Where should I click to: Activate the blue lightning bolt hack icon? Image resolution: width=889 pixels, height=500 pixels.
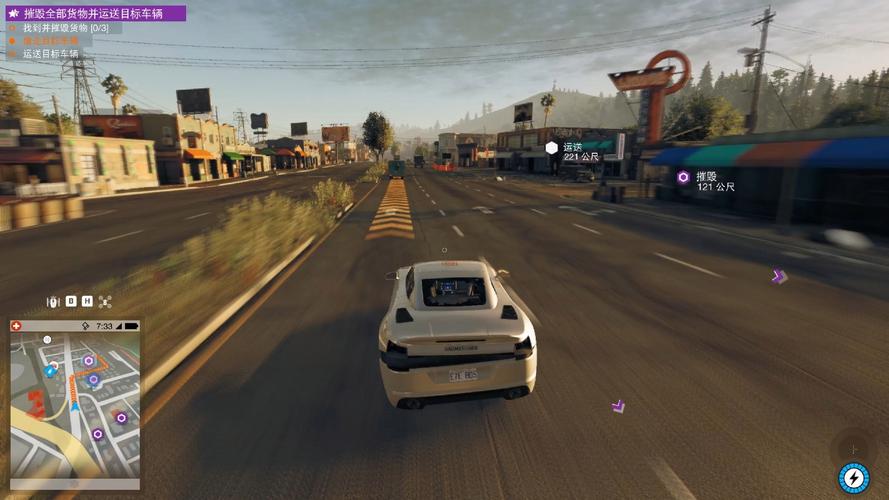853,478
